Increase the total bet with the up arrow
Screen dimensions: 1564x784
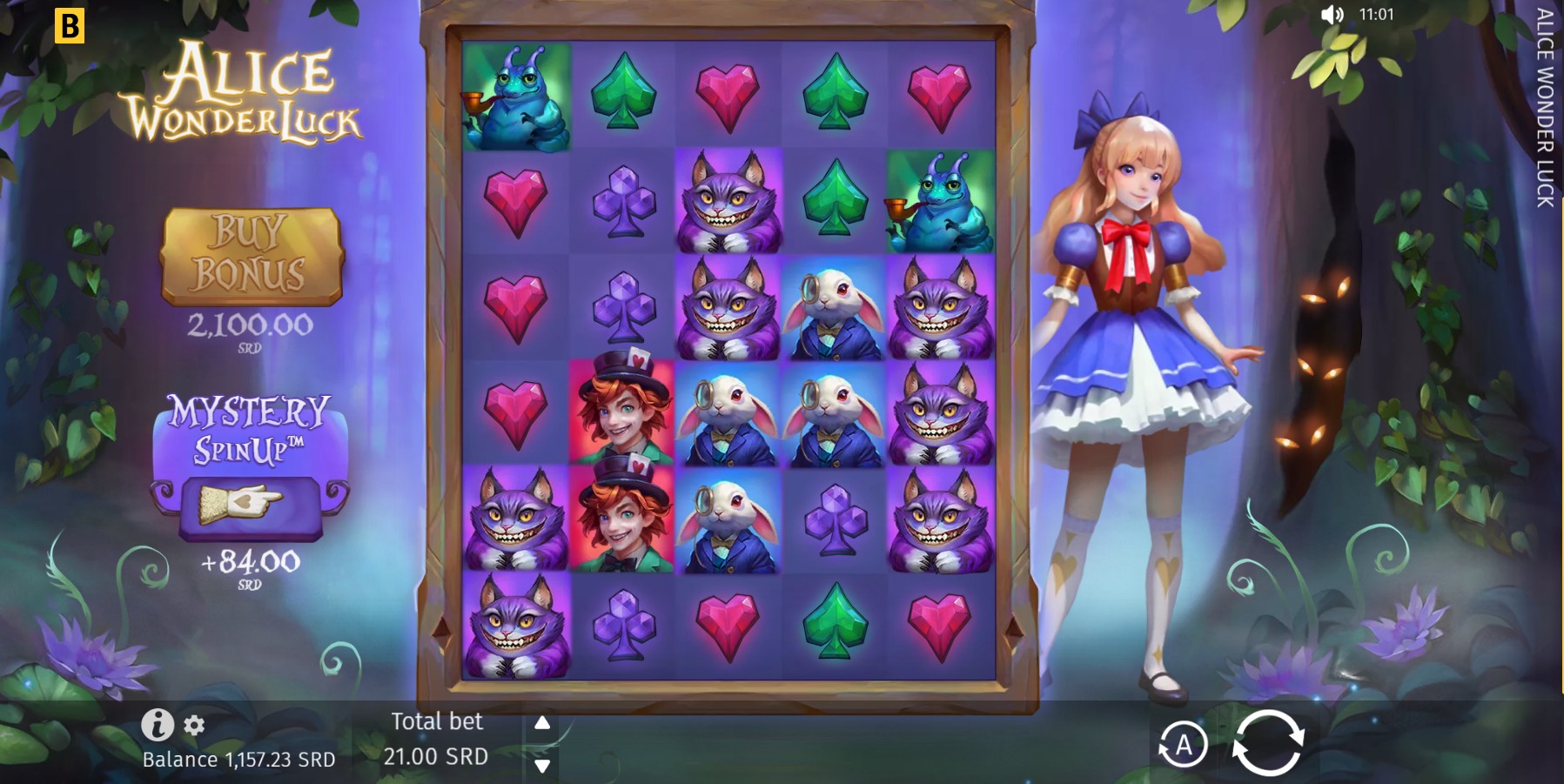(x=541, y=721)
